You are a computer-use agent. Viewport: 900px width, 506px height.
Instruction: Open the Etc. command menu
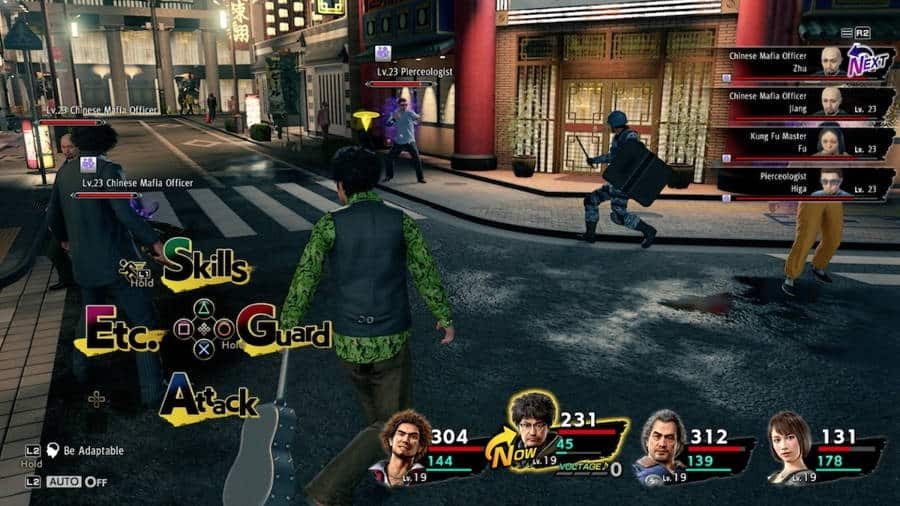[x=123, y=330]
